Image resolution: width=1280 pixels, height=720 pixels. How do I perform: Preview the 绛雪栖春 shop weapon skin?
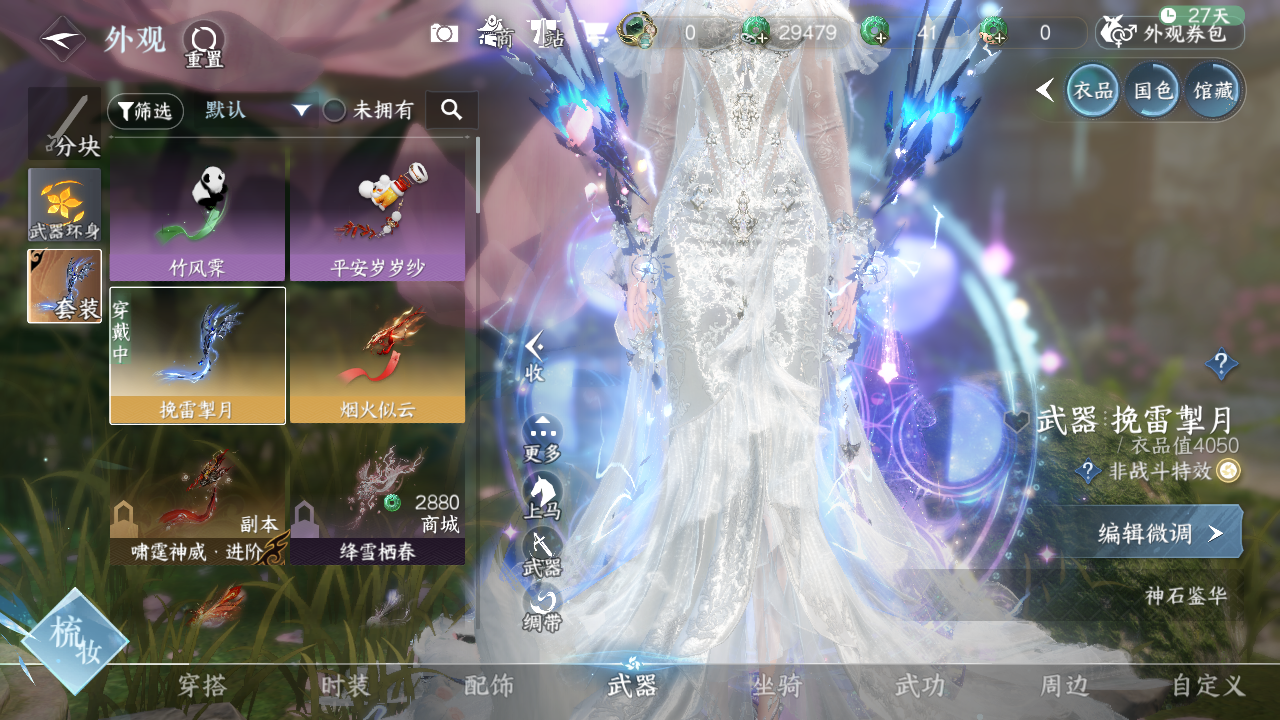[378, 505]
